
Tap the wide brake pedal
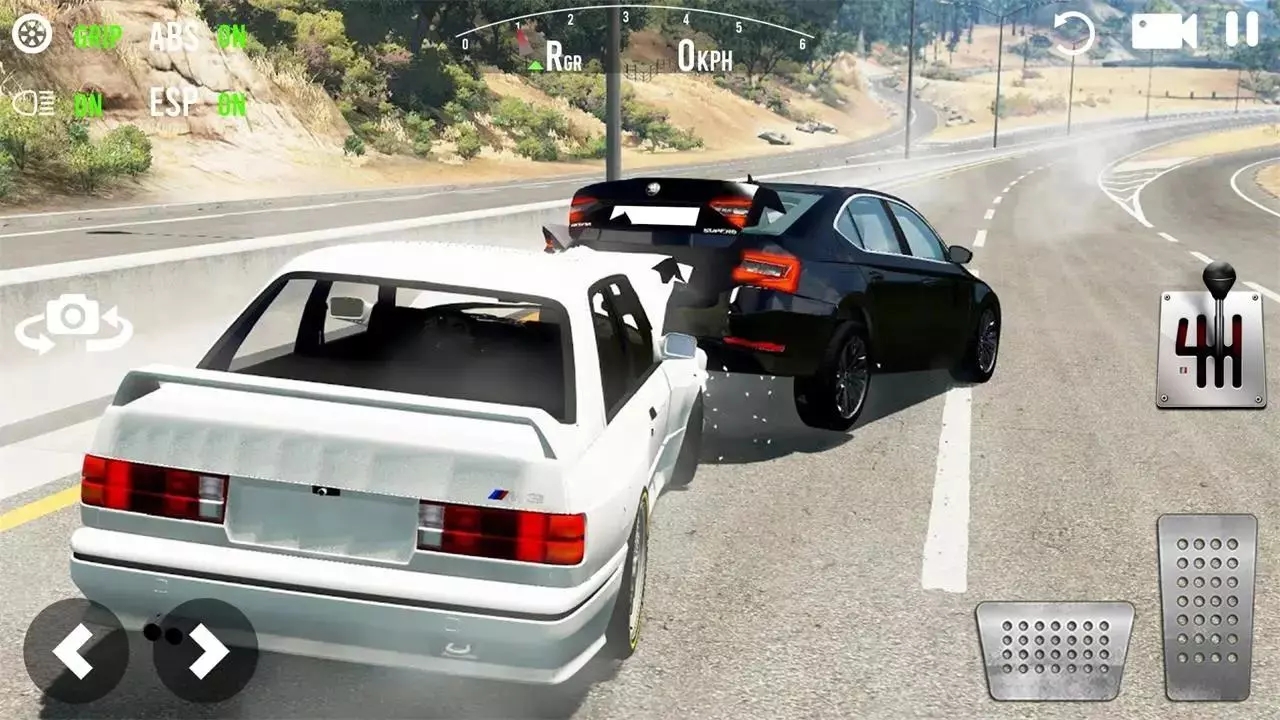[x=1055, y=650]
